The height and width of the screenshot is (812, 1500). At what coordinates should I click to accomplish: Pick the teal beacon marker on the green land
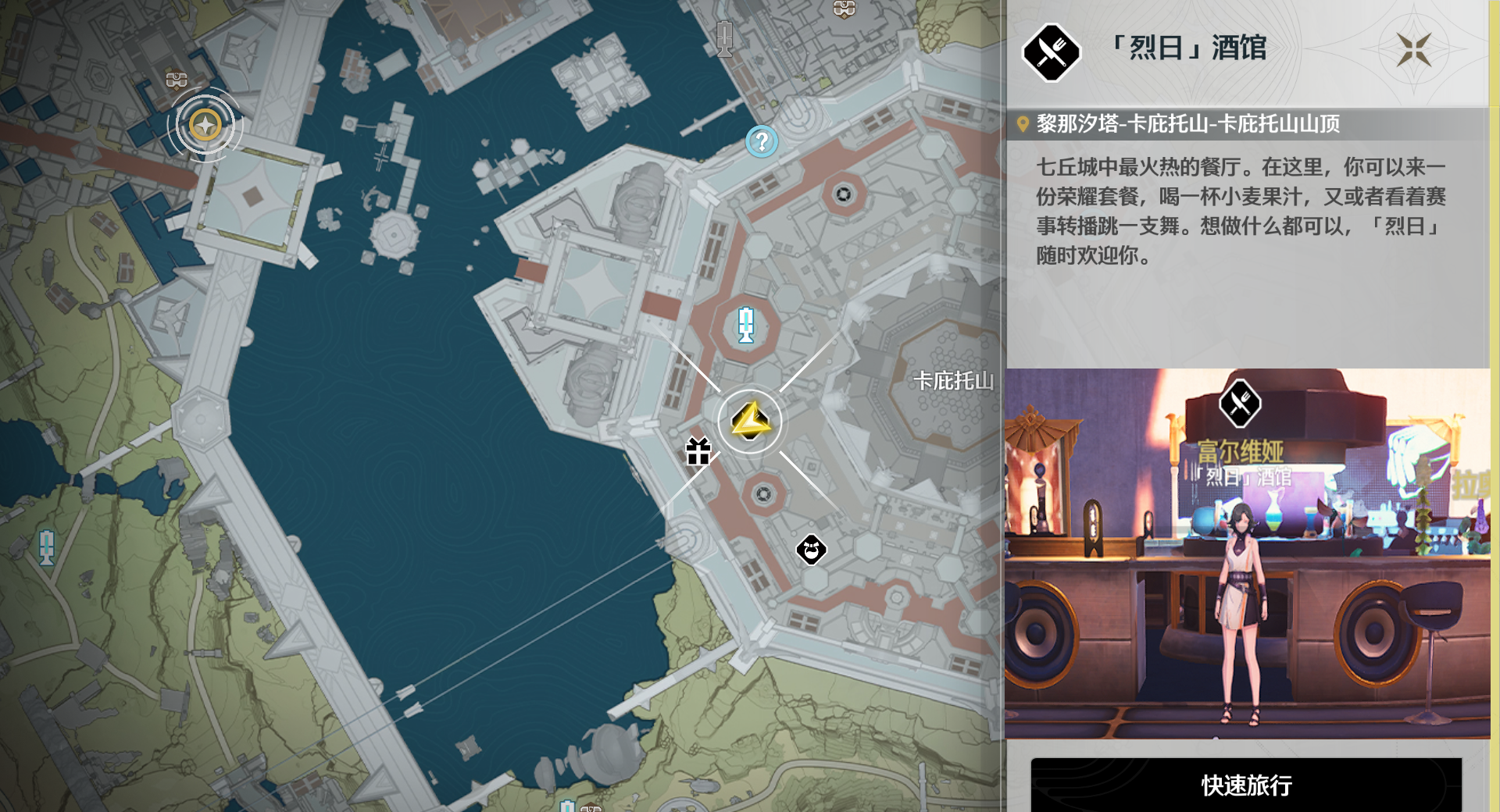tap(47, 547)
